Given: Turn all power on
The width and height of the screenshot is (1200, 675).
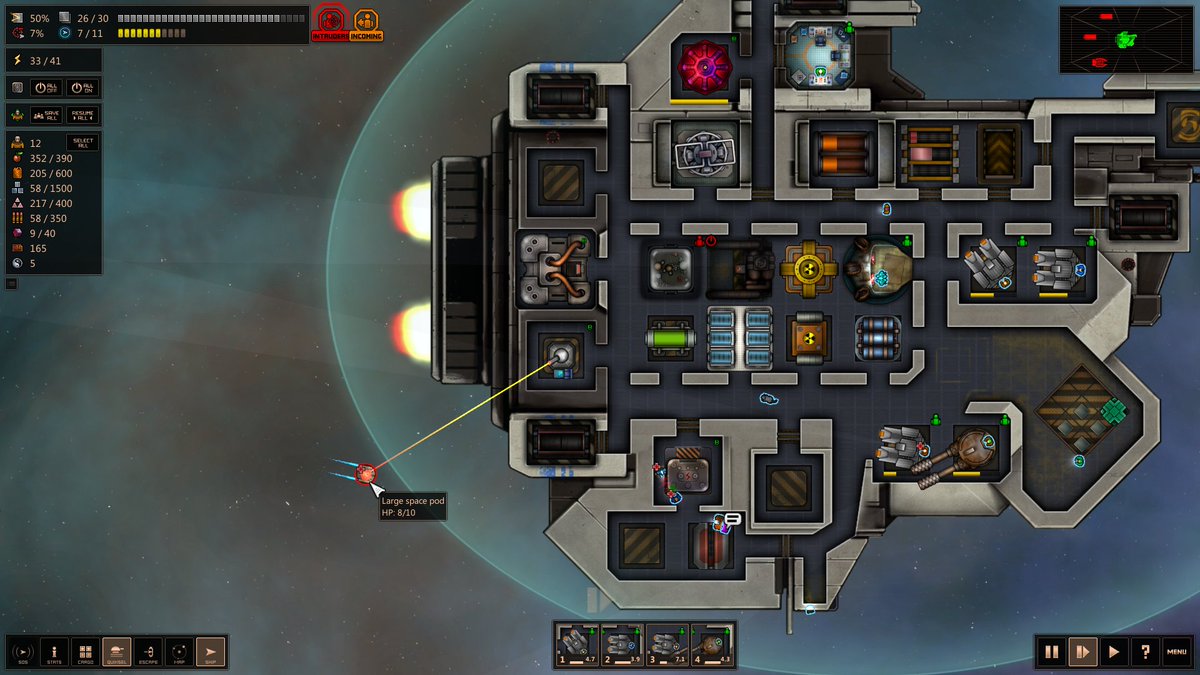Looking at the screenshot, I should coord(83,88).
